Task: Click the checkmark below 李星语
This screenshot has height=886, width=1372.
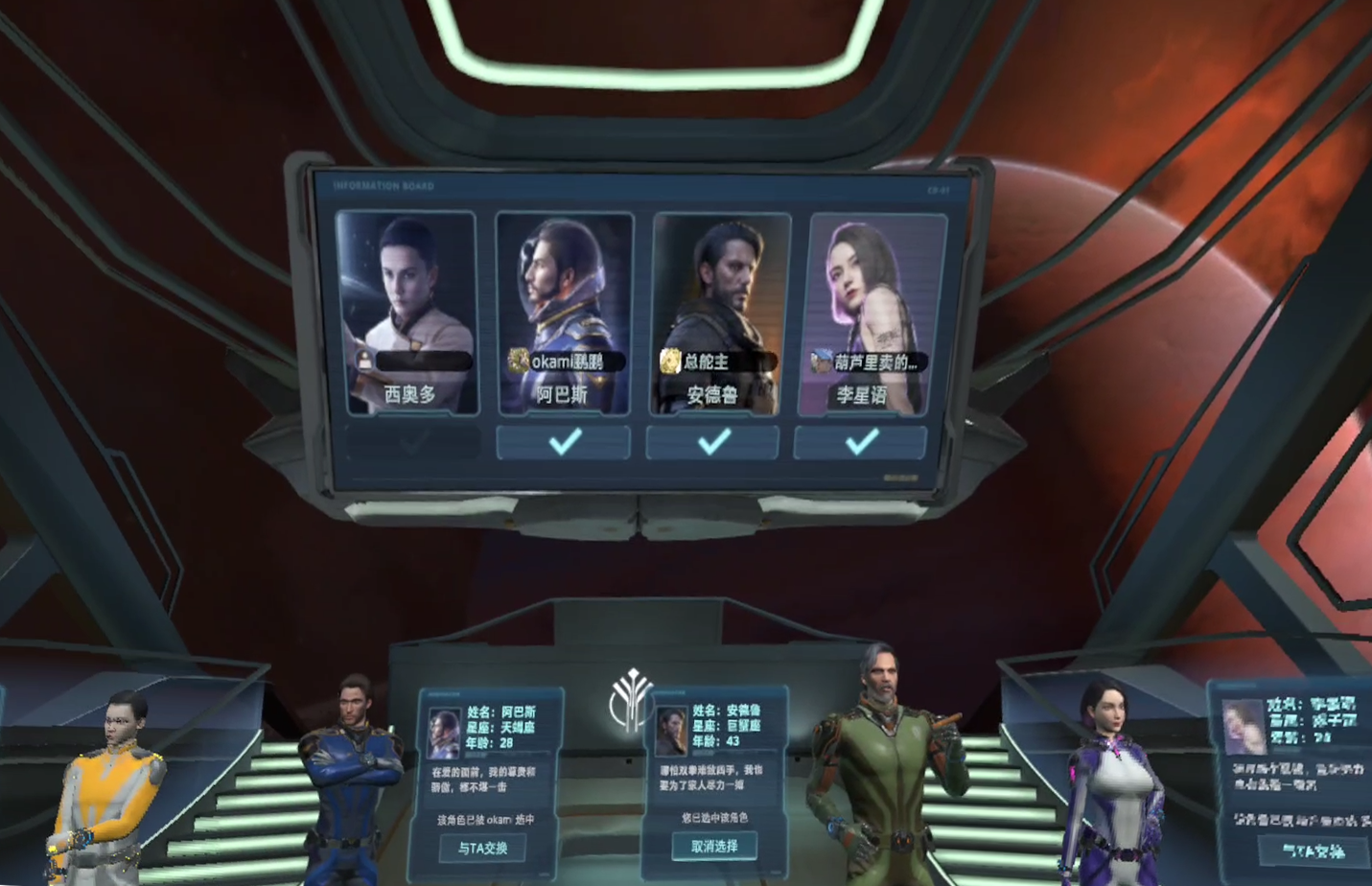Action: tap(861, 442)
